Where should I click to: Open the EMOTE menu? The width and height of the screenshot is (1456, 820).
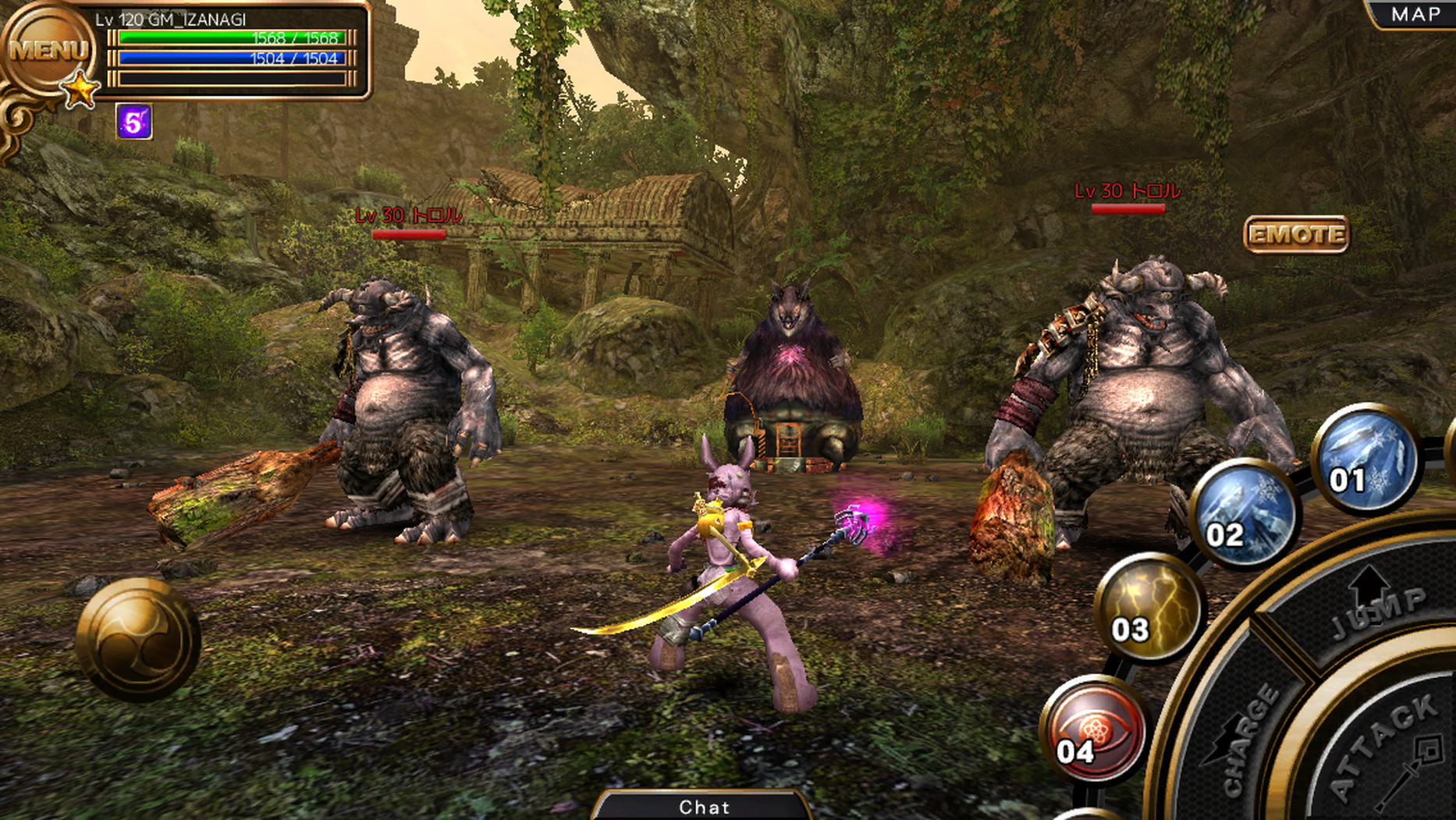click(1295, 234)
